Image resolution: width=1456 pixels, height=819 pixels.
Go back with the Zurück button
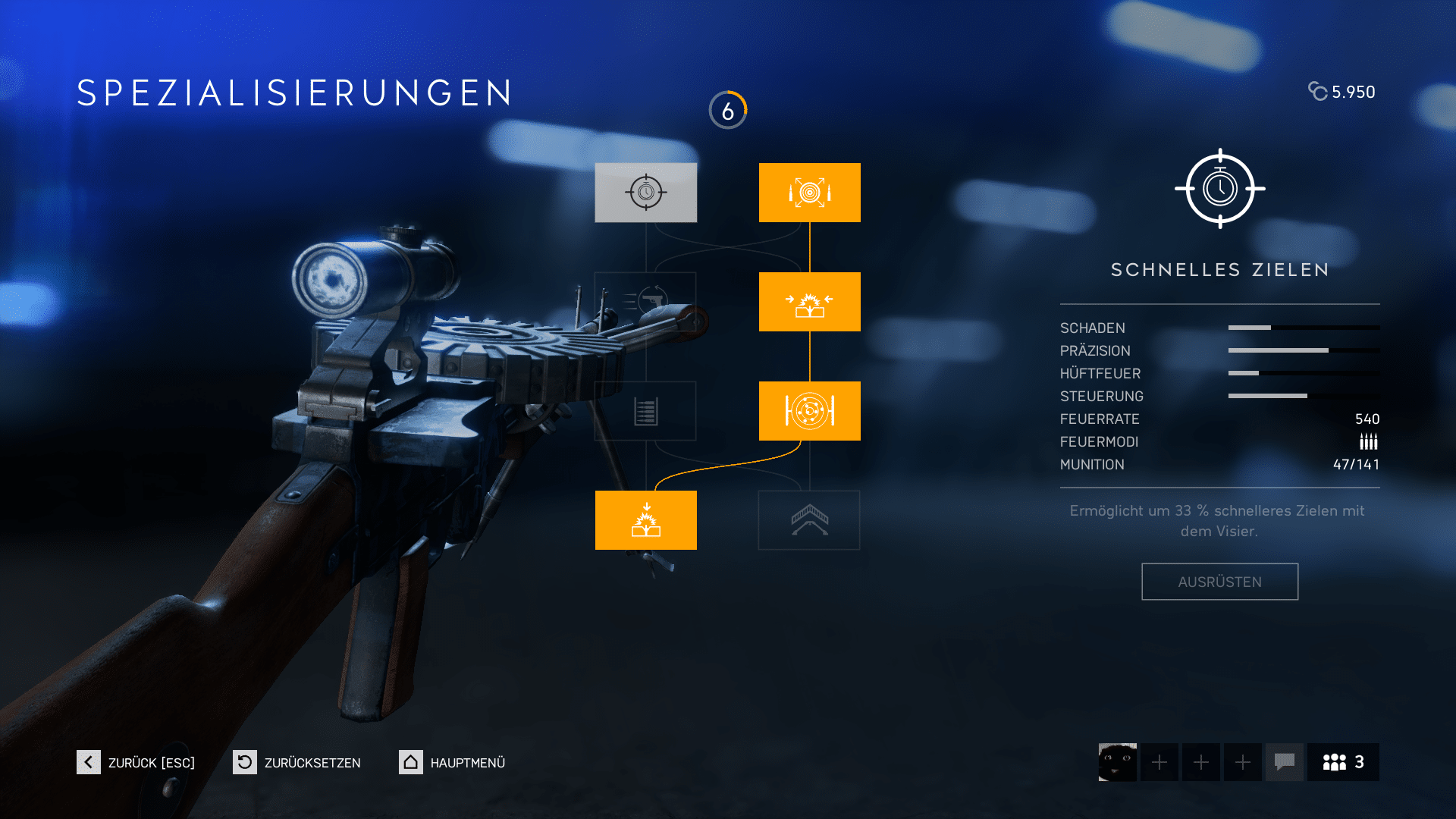(x=136, y=762)
